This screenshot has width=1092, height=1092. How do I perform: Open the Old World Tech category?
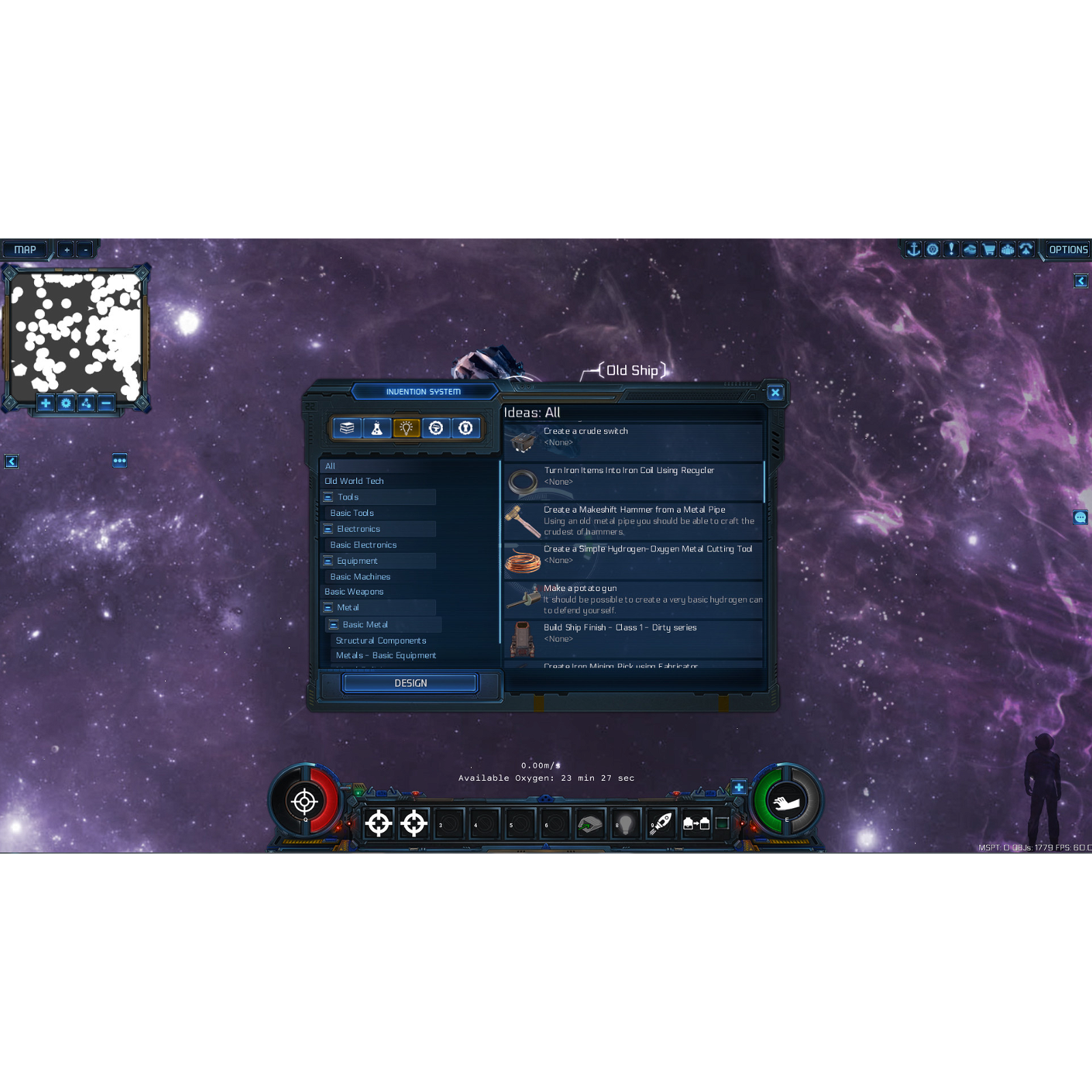[x=354, y=480]
